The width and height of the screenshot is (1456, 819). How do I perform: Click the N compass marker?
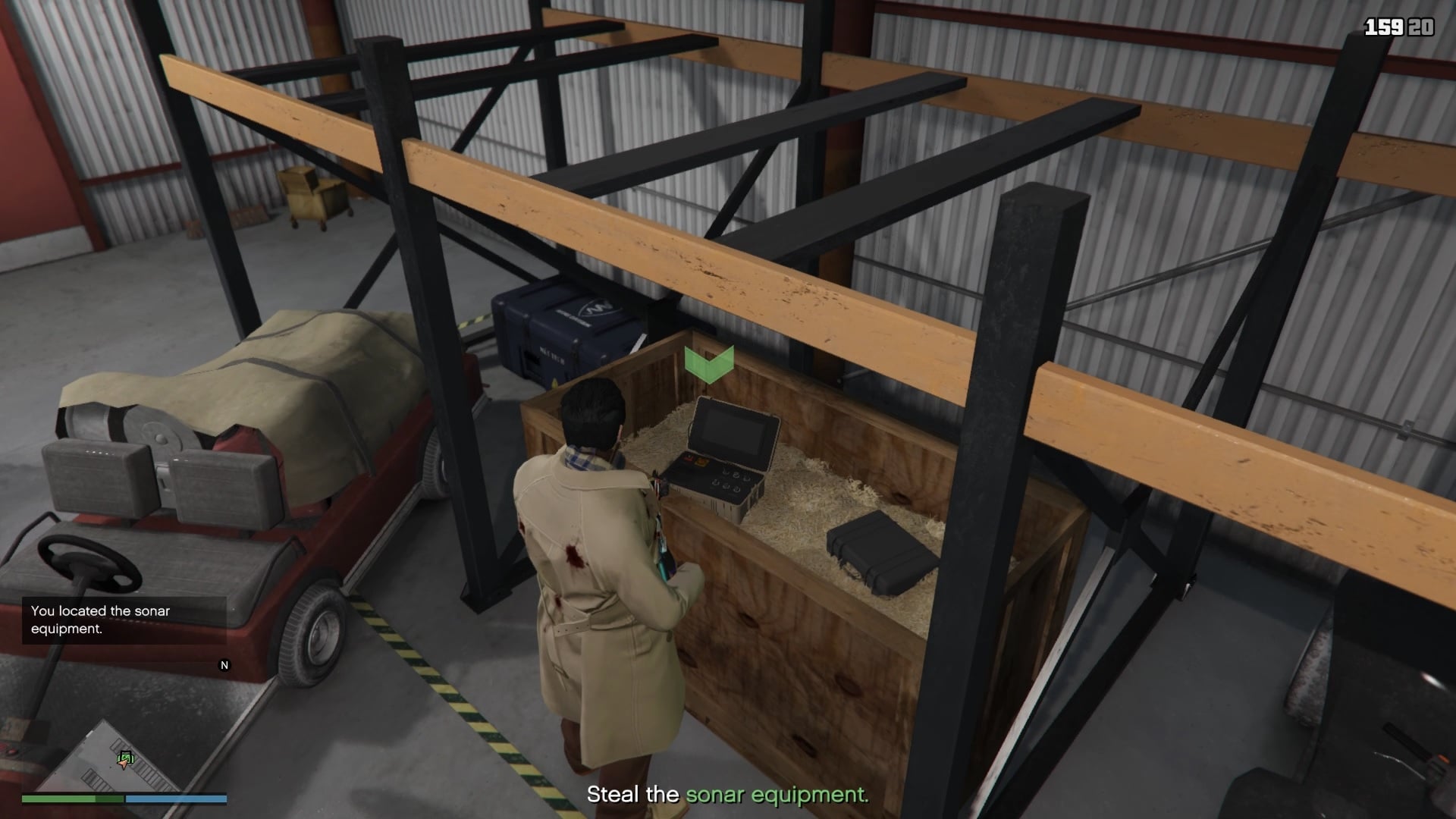[224, 665]
